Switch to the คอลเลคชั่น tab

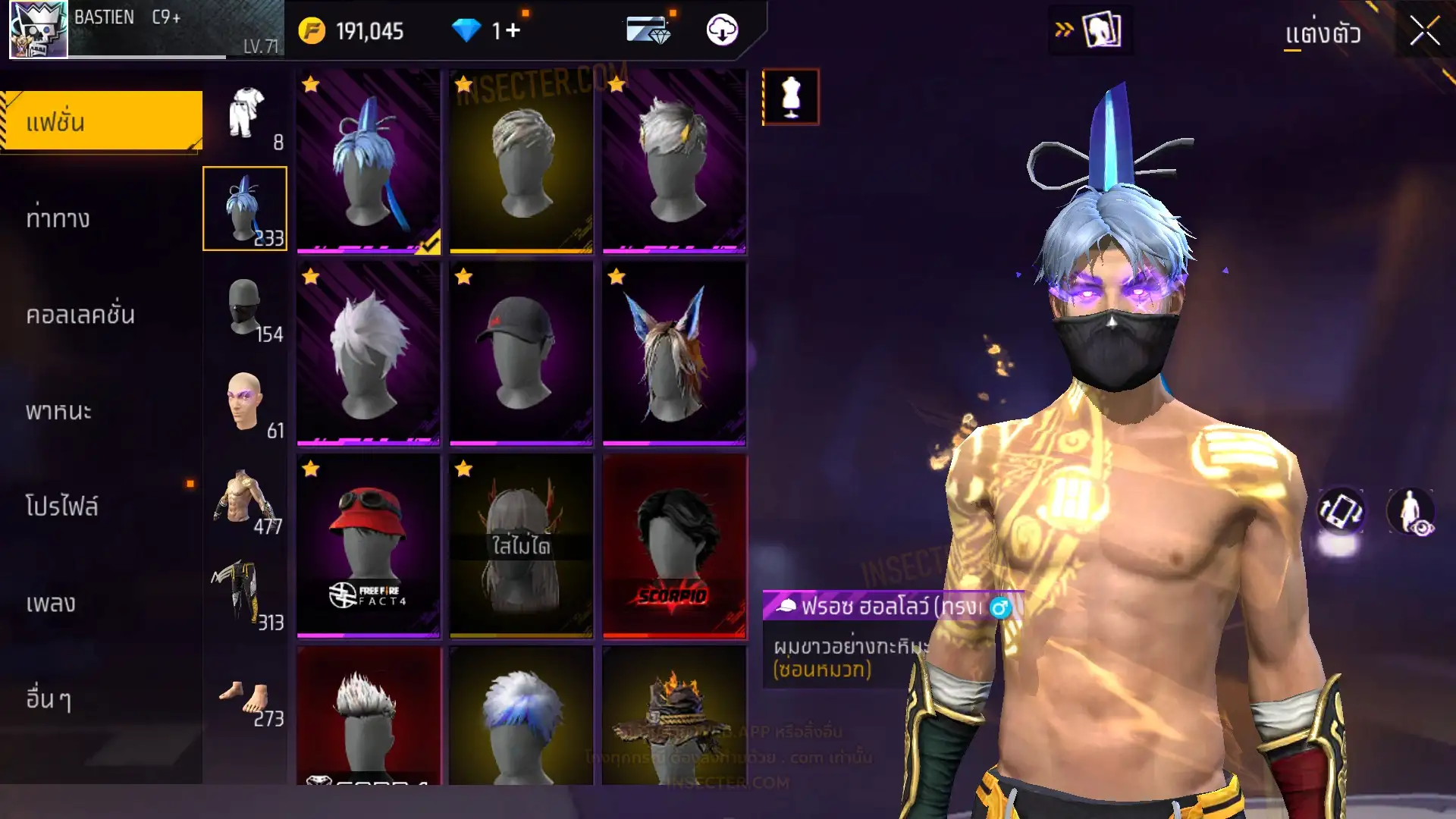point(80,315)
